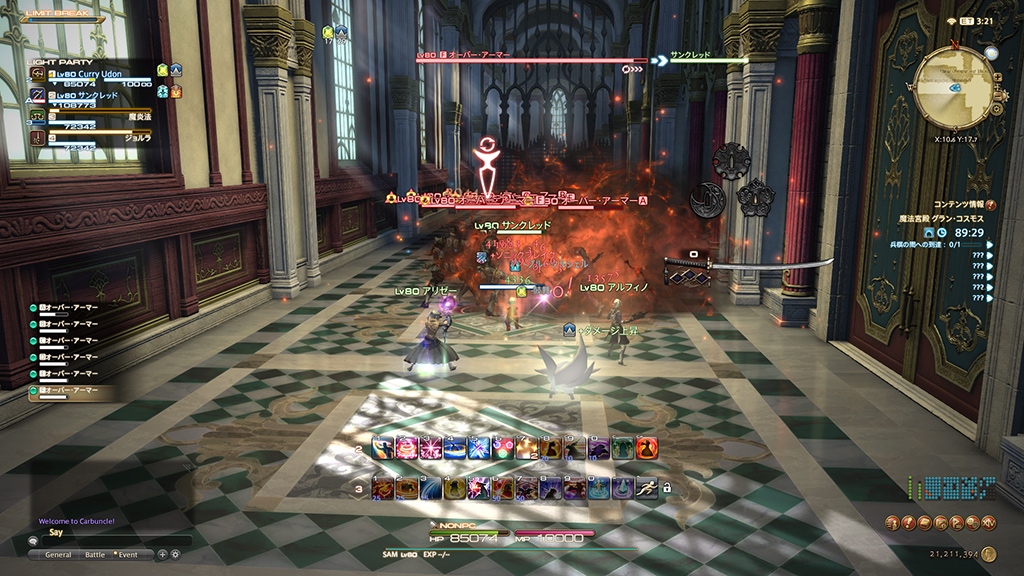Switch to the Battle chat tab
Viewport: 1024px width, 576px height.
94,554
